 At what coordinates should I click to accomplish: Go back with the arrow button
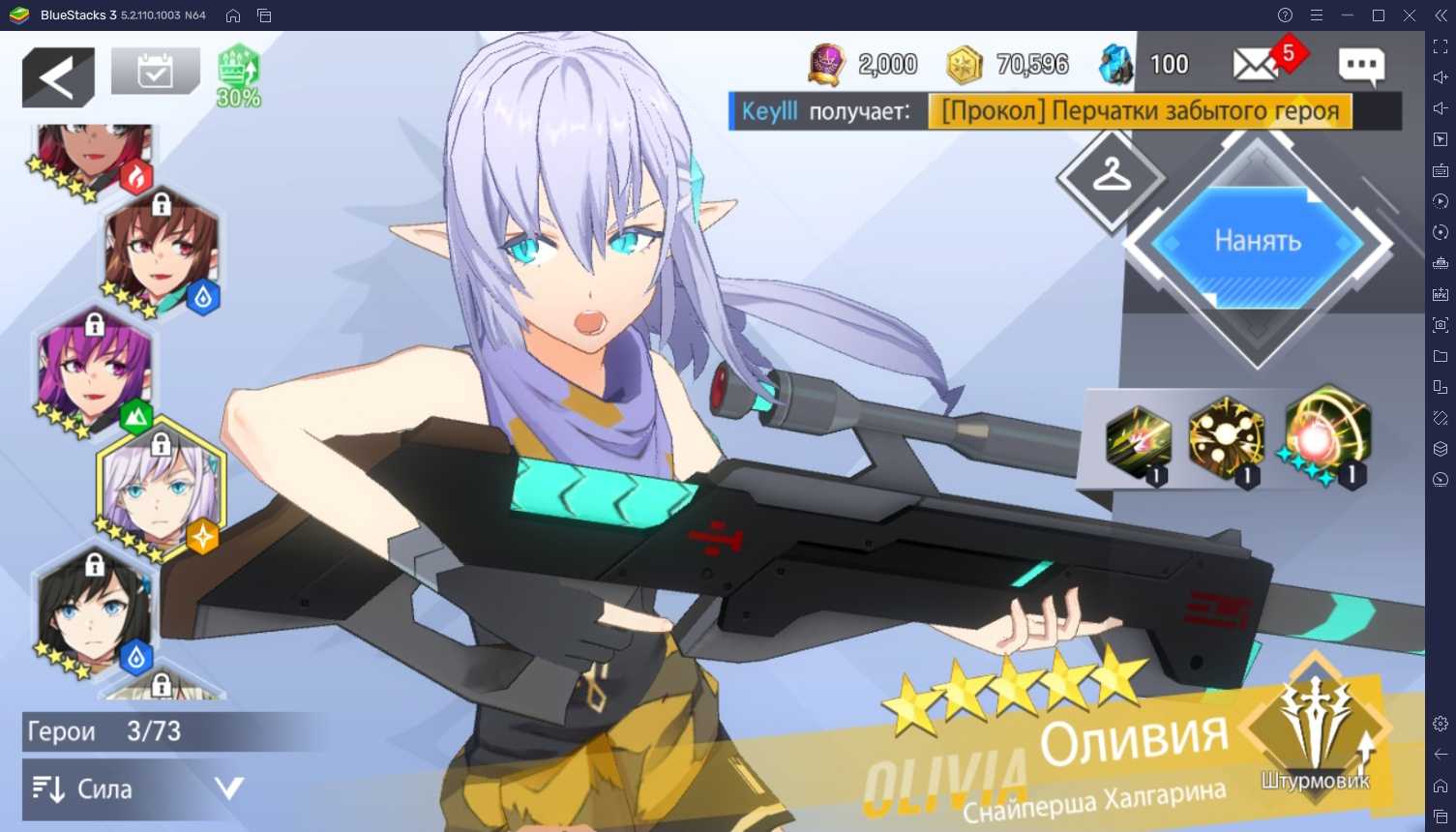click(58, 77)
